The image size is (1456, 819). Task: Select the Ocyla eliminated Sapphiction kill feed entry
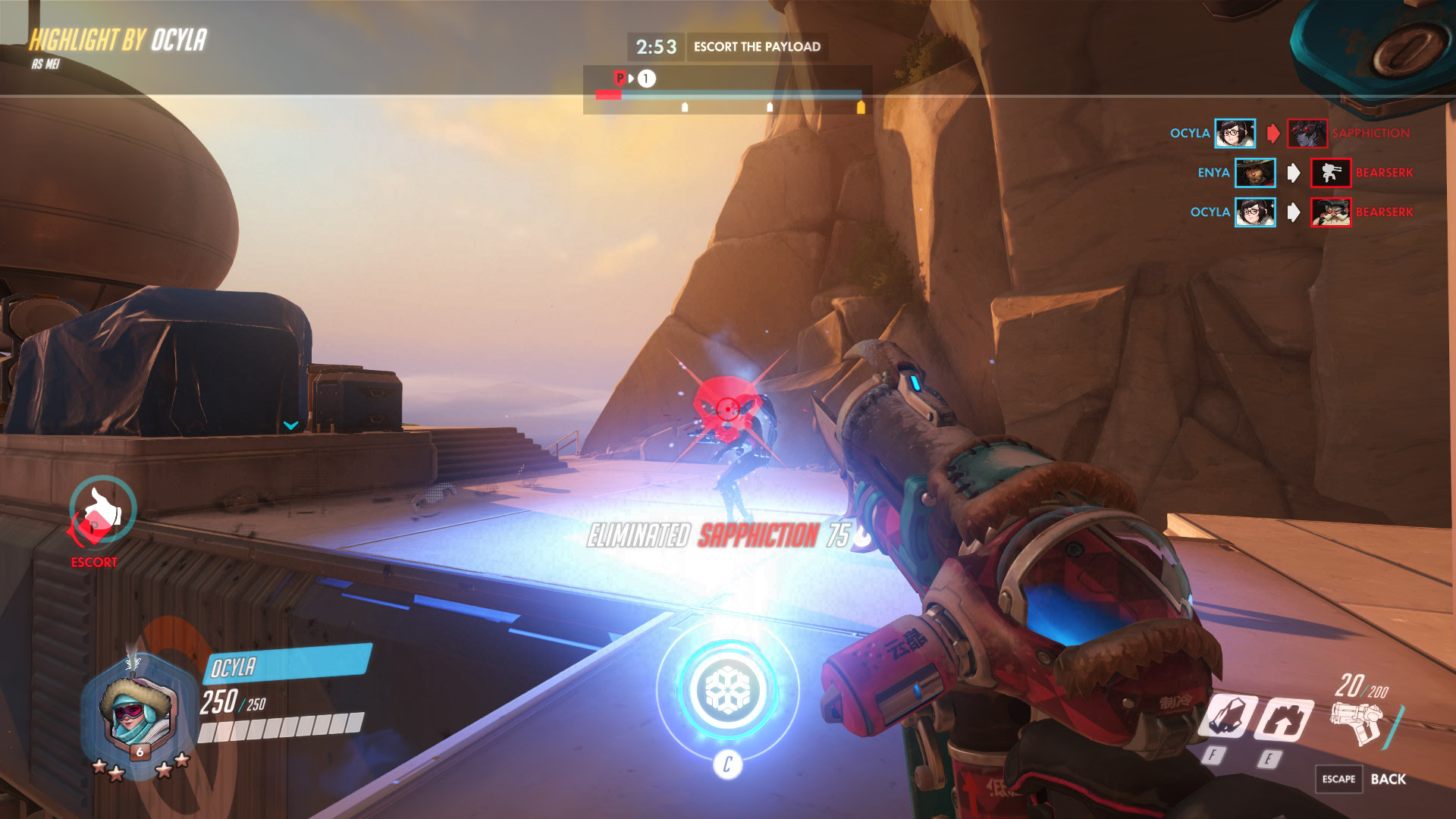tap(1289, 133)
